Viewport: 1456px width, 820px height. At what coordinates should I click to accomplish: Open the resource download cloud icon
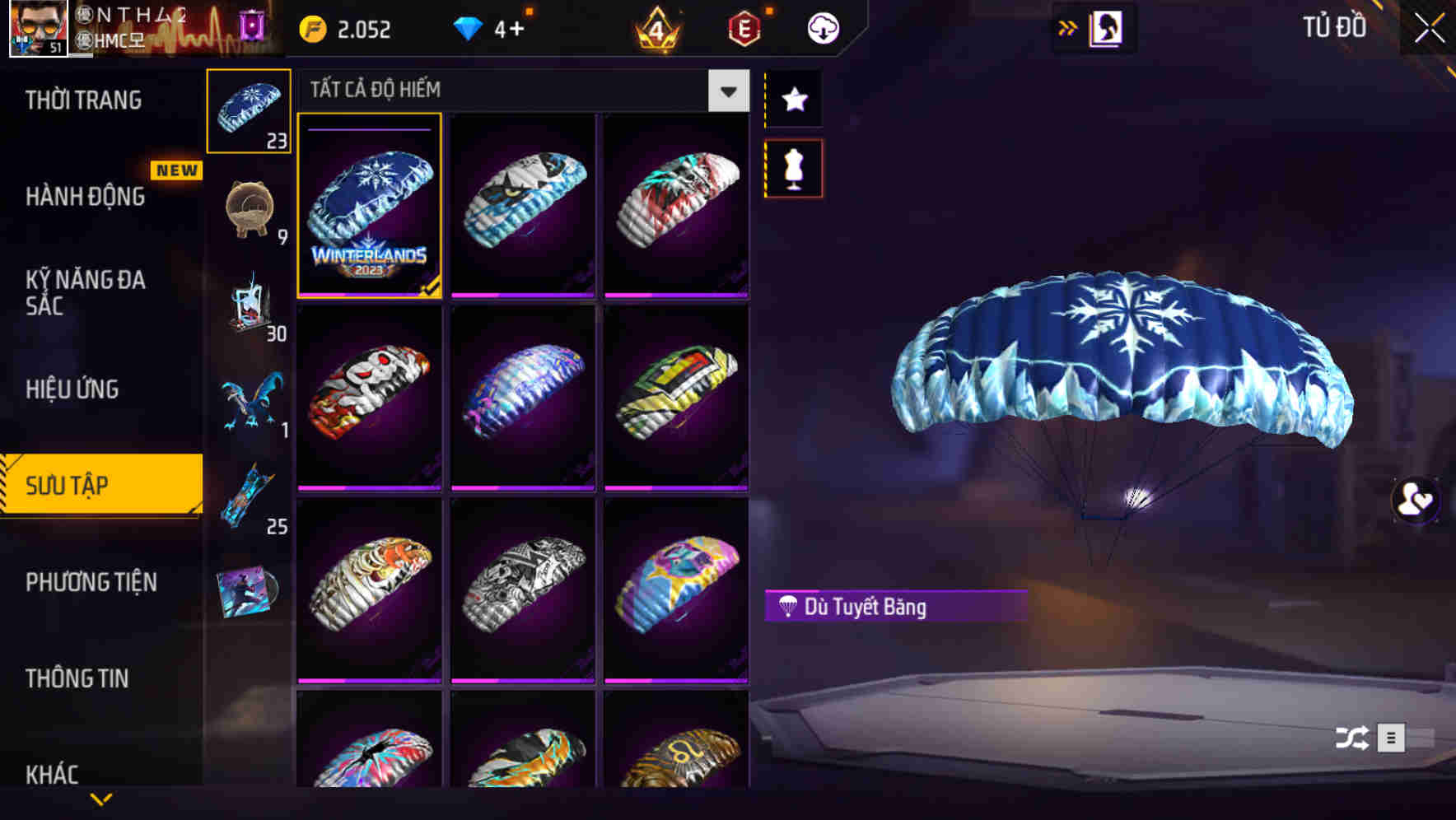pyautogui.click(x=822, y=27)
